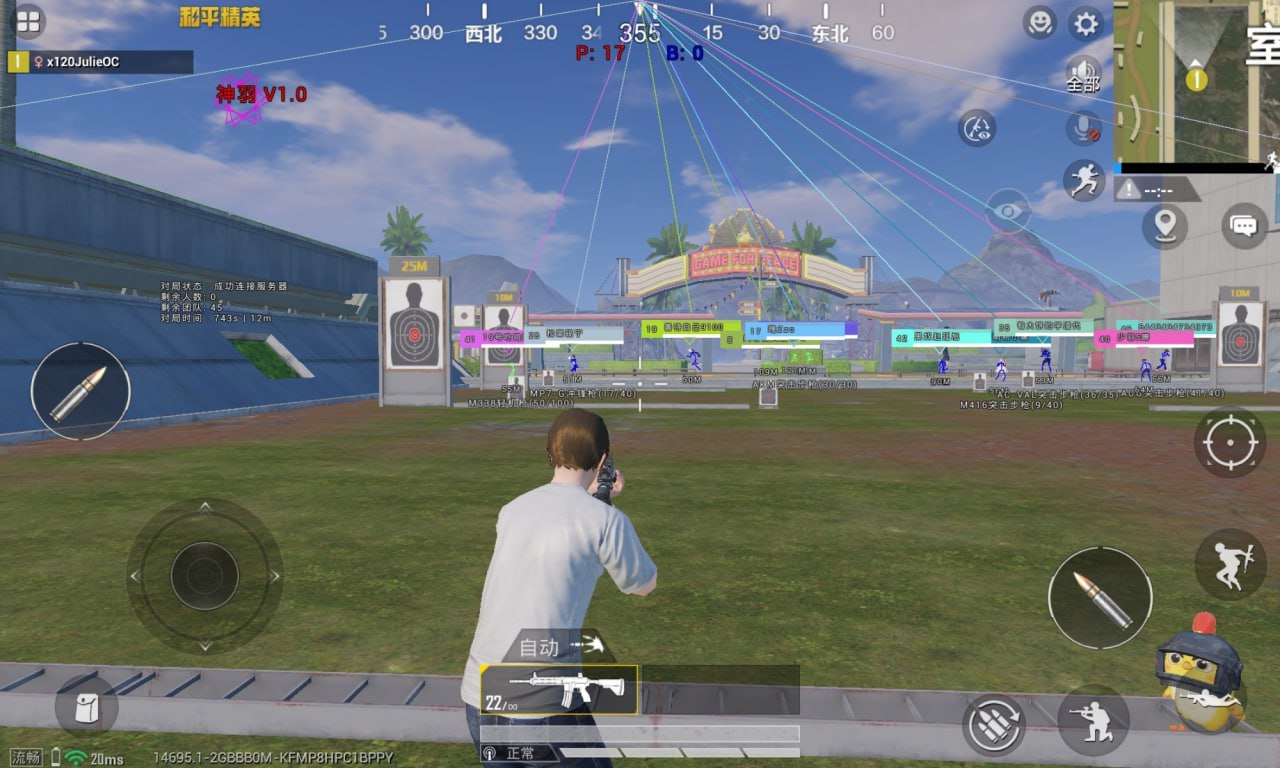Open the emoji emote wheel
Image resolution: width=1280 pixels, height=768 pixels.
click(1040, 22)
